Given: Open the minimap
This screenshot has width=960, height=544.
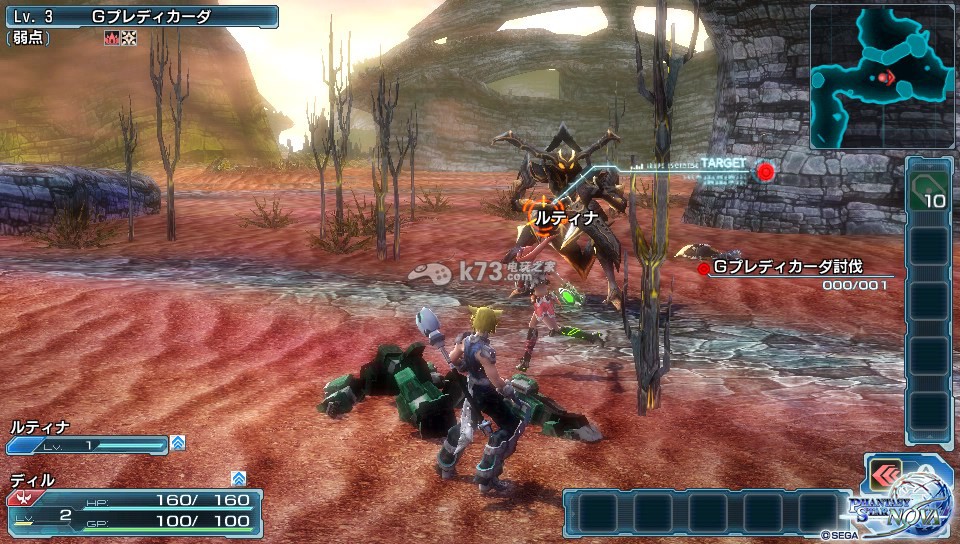Looking at the screenshot, I should coord(882,76).
